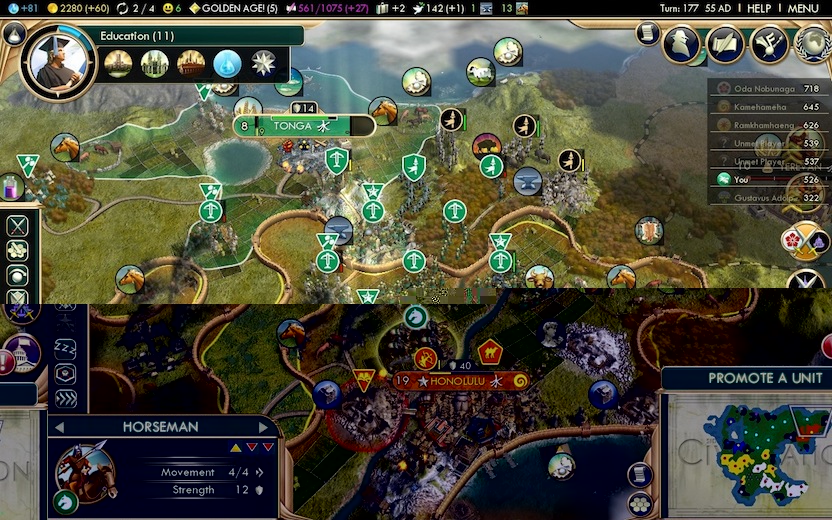Open the HELP menu
Viewport: 832px width, 520px height.
click(x=759, y=8)
